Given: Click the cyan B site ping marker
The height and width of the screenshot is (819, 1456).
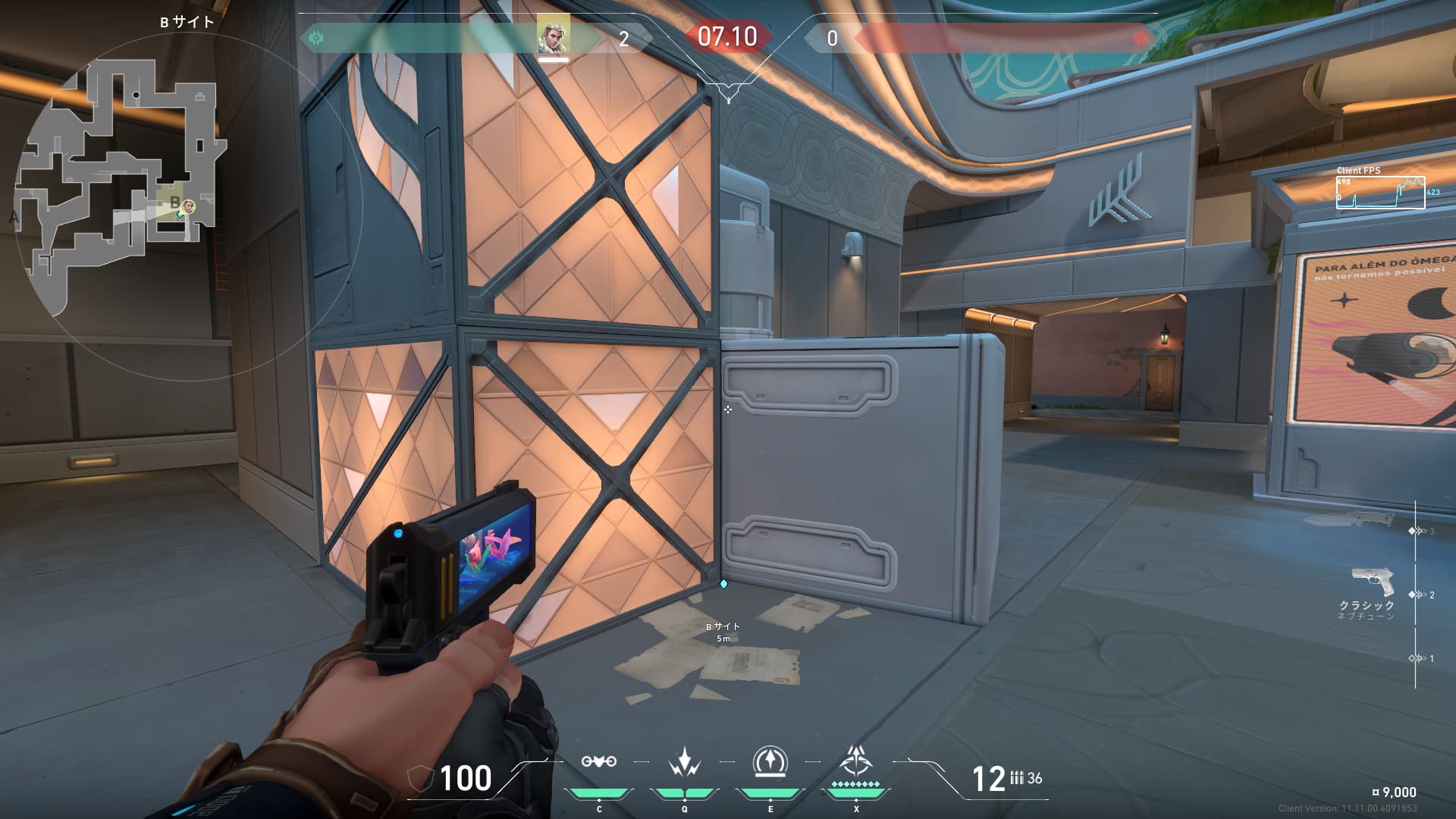Looking at the screenshot, I should point(723,584).
